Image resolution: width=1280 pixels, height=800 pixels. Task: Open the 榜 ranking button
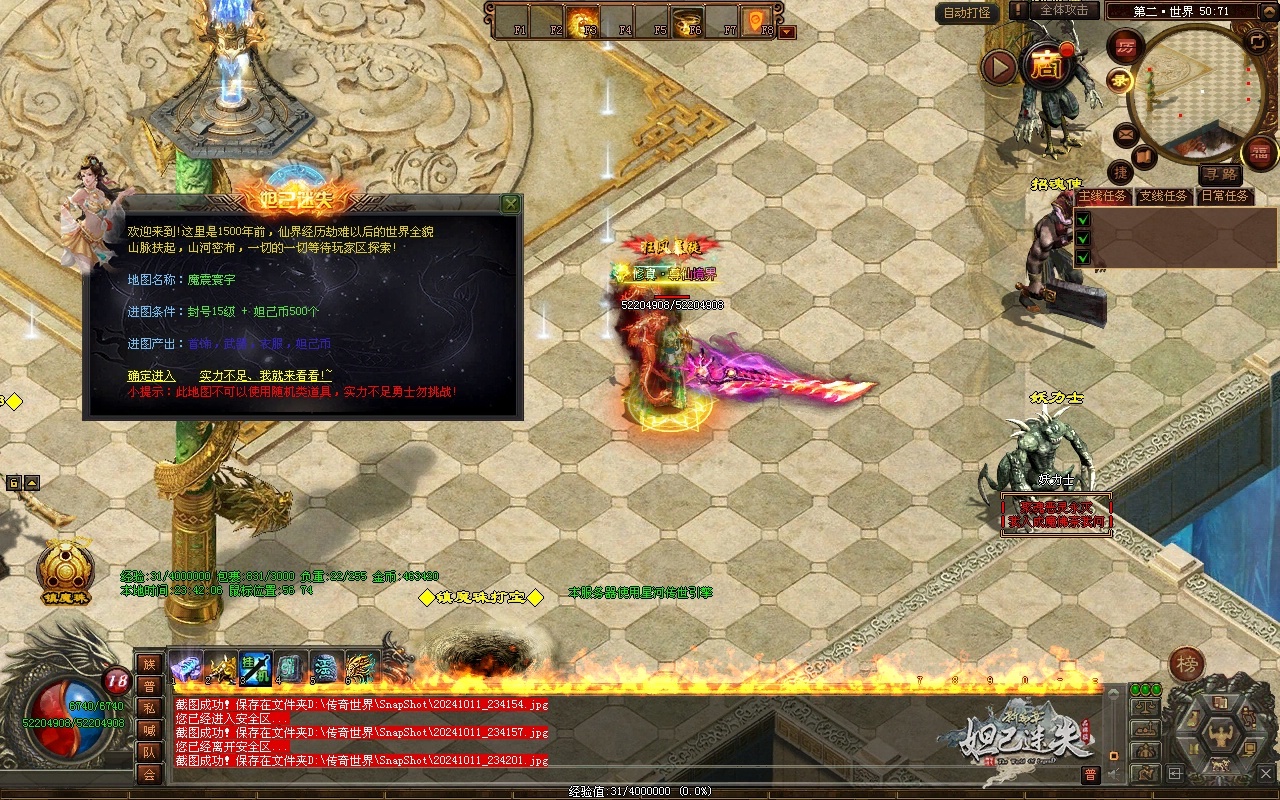click(x=1187, y=663)
